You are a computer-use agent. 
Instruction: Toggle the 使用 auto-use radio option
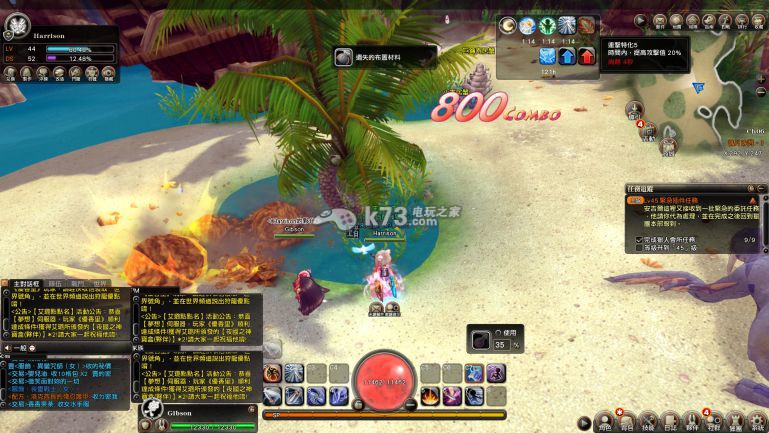tap(498, 333)
